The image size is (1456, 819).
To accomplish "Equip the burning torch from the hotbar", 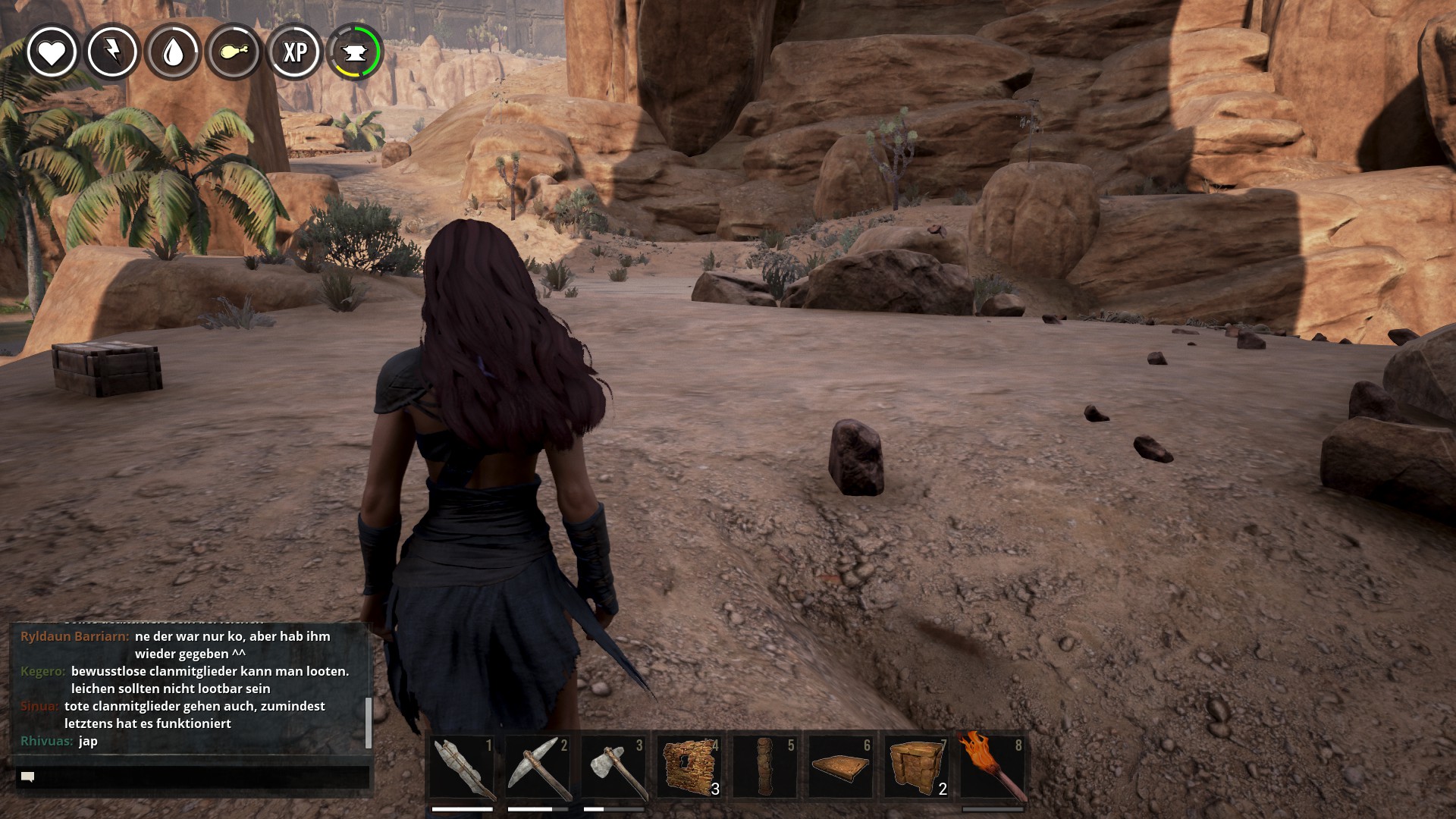I will click(x=993, y=767).
